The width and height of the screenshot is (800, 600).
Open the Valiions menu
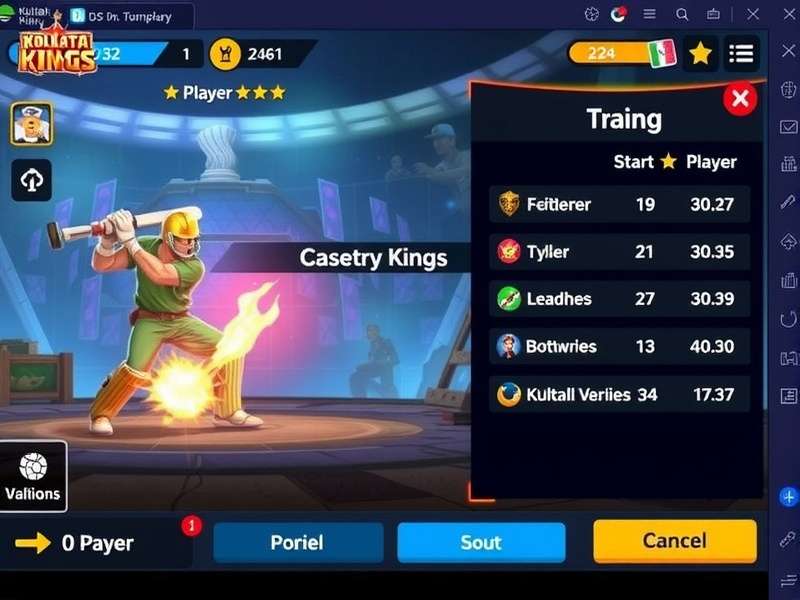click(x=33, y=476)
